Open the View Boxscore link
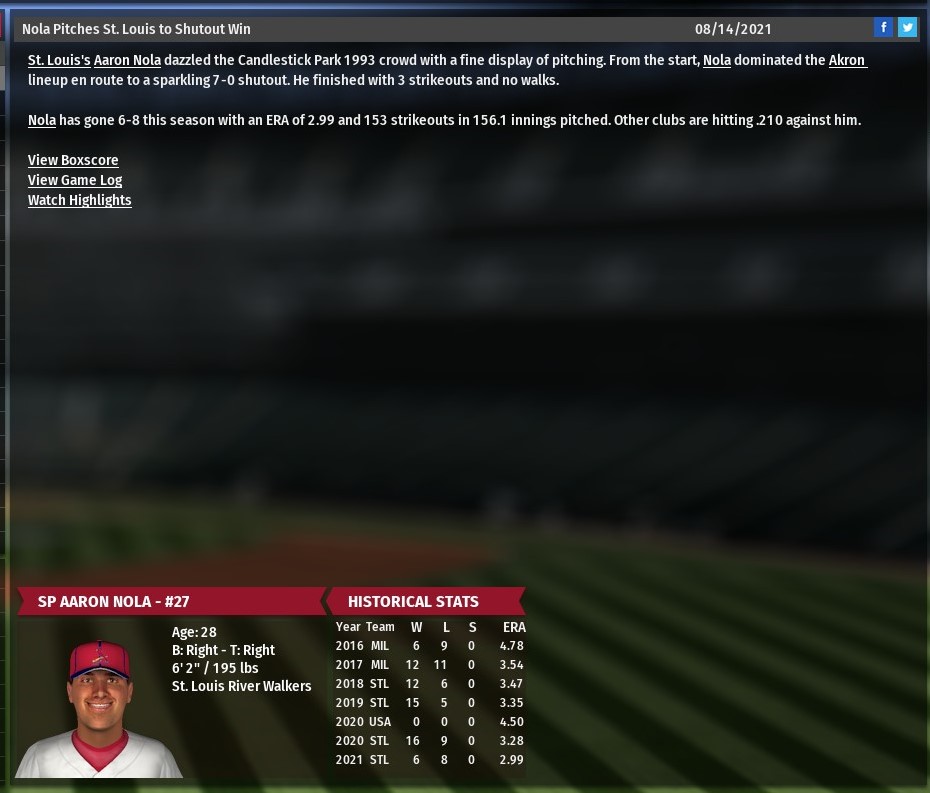The width and height of the screenshot is (930, 793). pyautogui.click(x=73, y=160)
